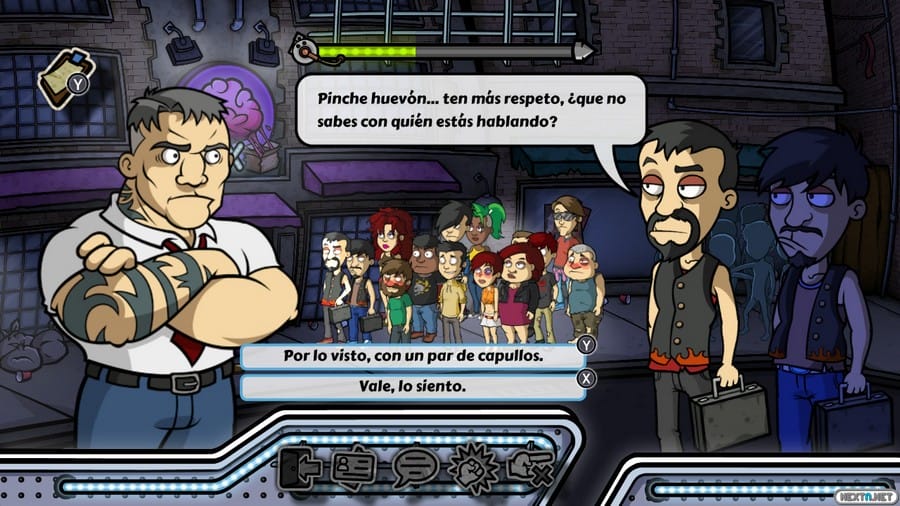Viewport: 900px width, 506px height.
Task: Activate the fist punch icon
Action: click(470, 467)
